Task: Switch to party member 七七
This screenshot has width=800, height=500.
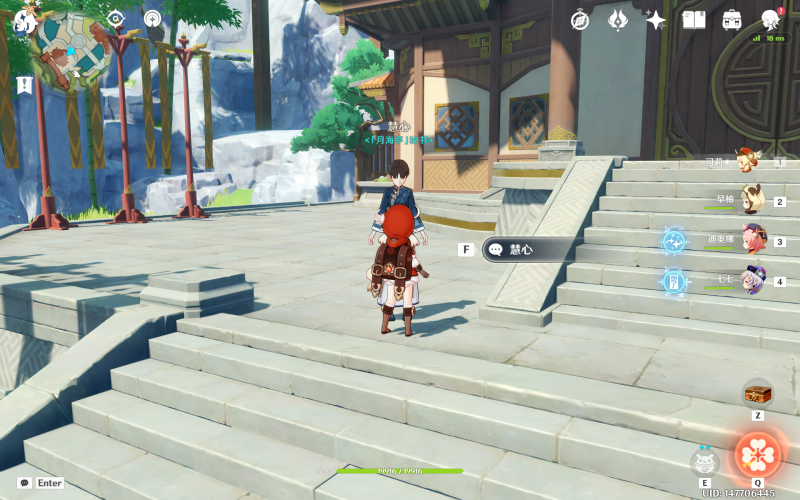Action: coord(751,280)
